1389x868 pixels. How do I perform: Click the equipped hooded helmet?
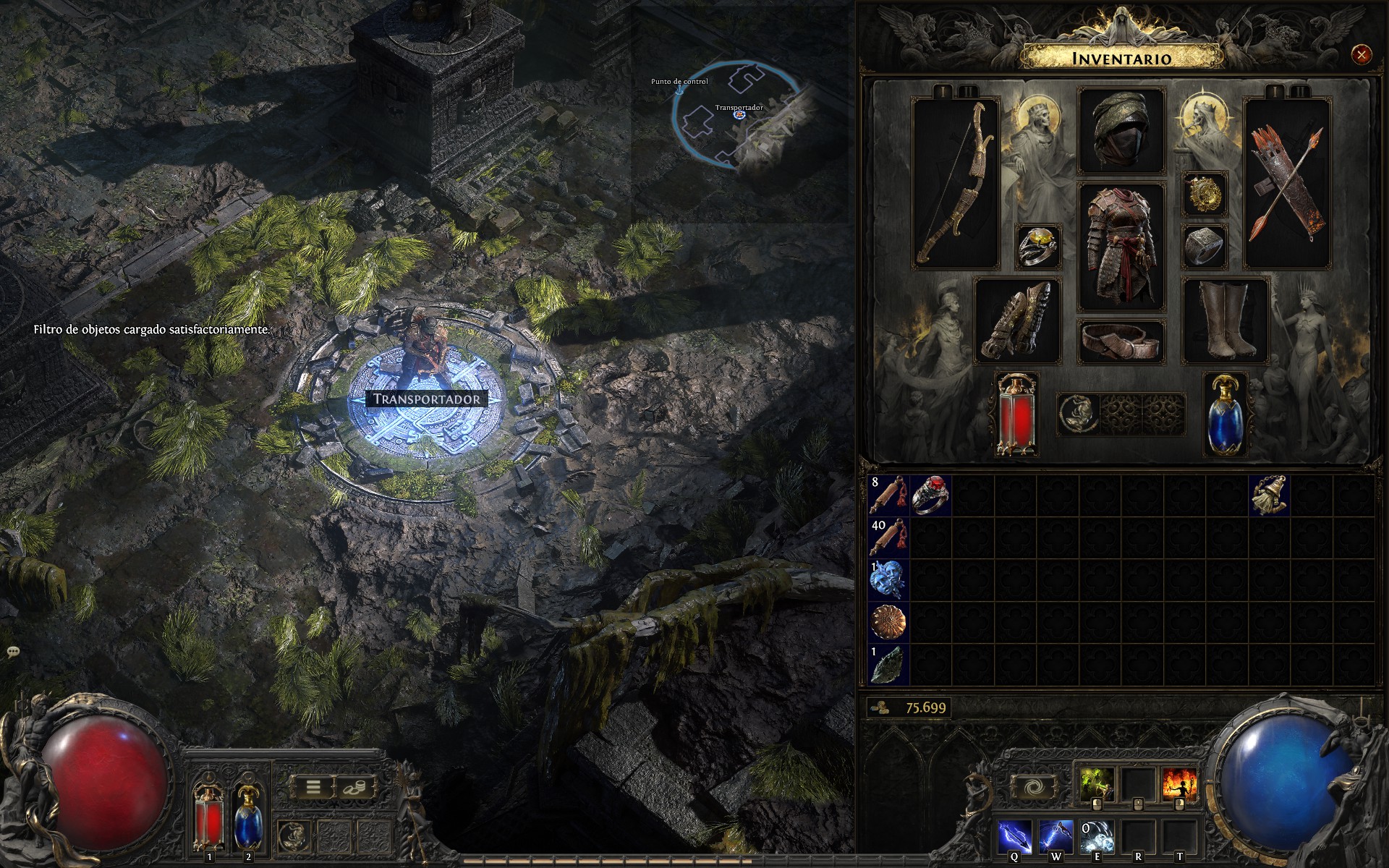click(x=1121, y=131)
